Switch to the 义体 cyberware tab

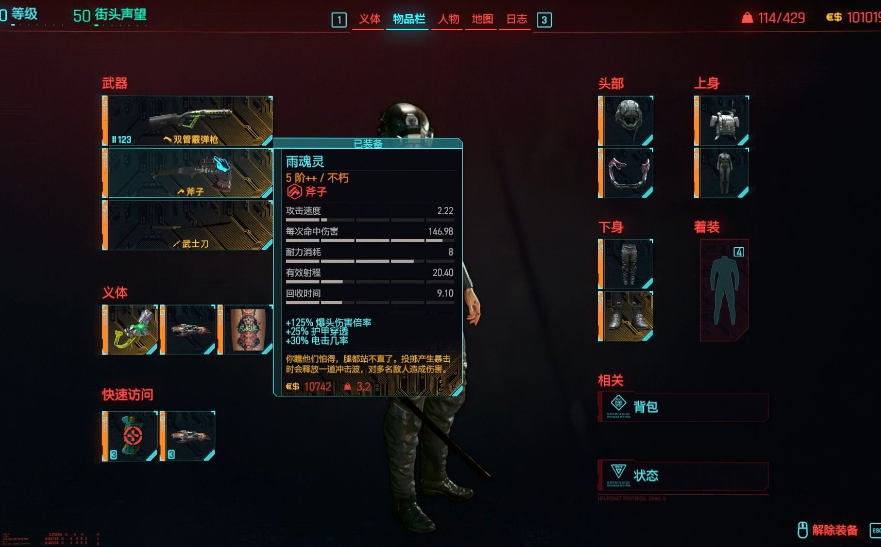369,19
